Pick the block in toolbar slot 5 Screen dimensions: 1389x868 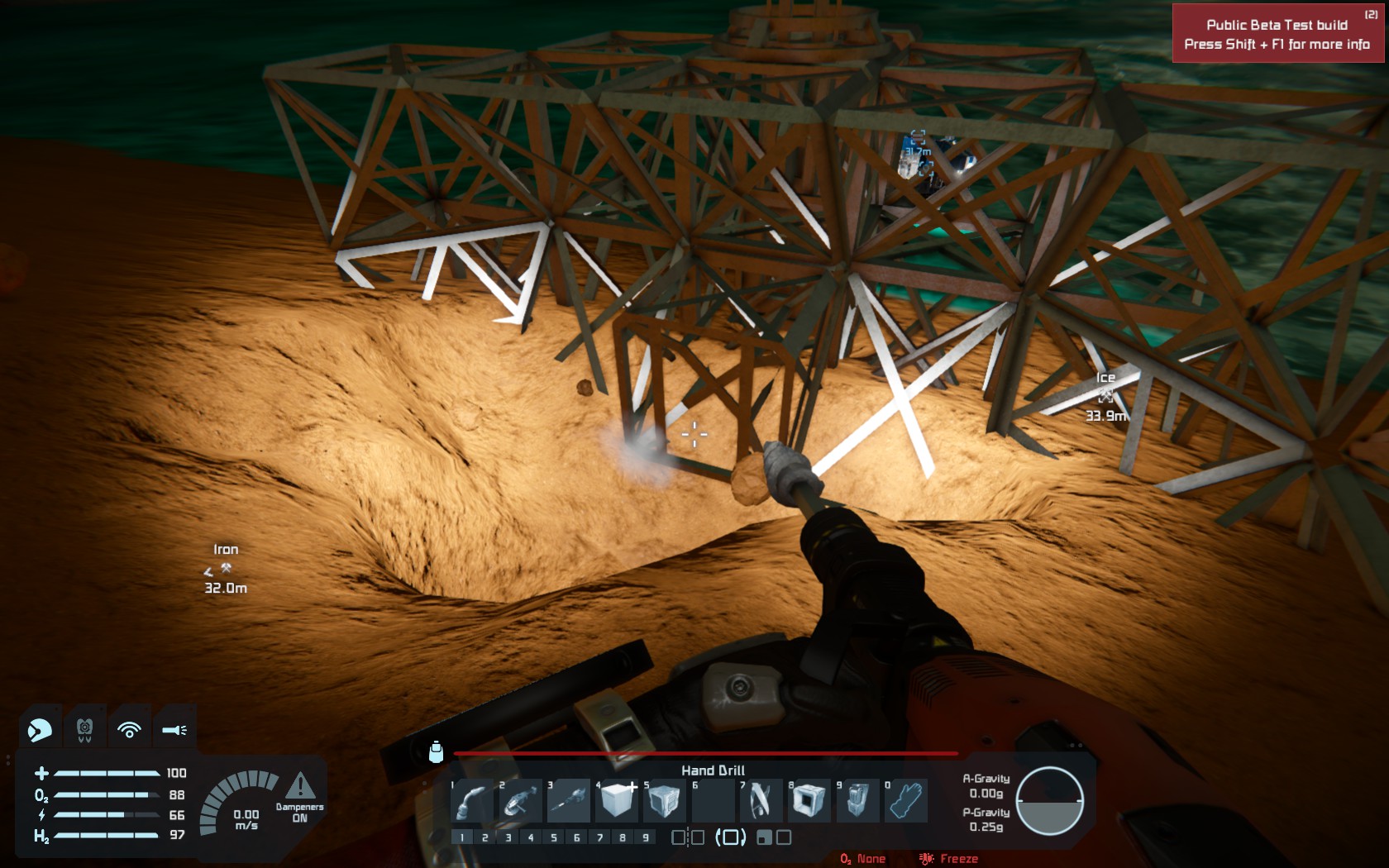664,800
